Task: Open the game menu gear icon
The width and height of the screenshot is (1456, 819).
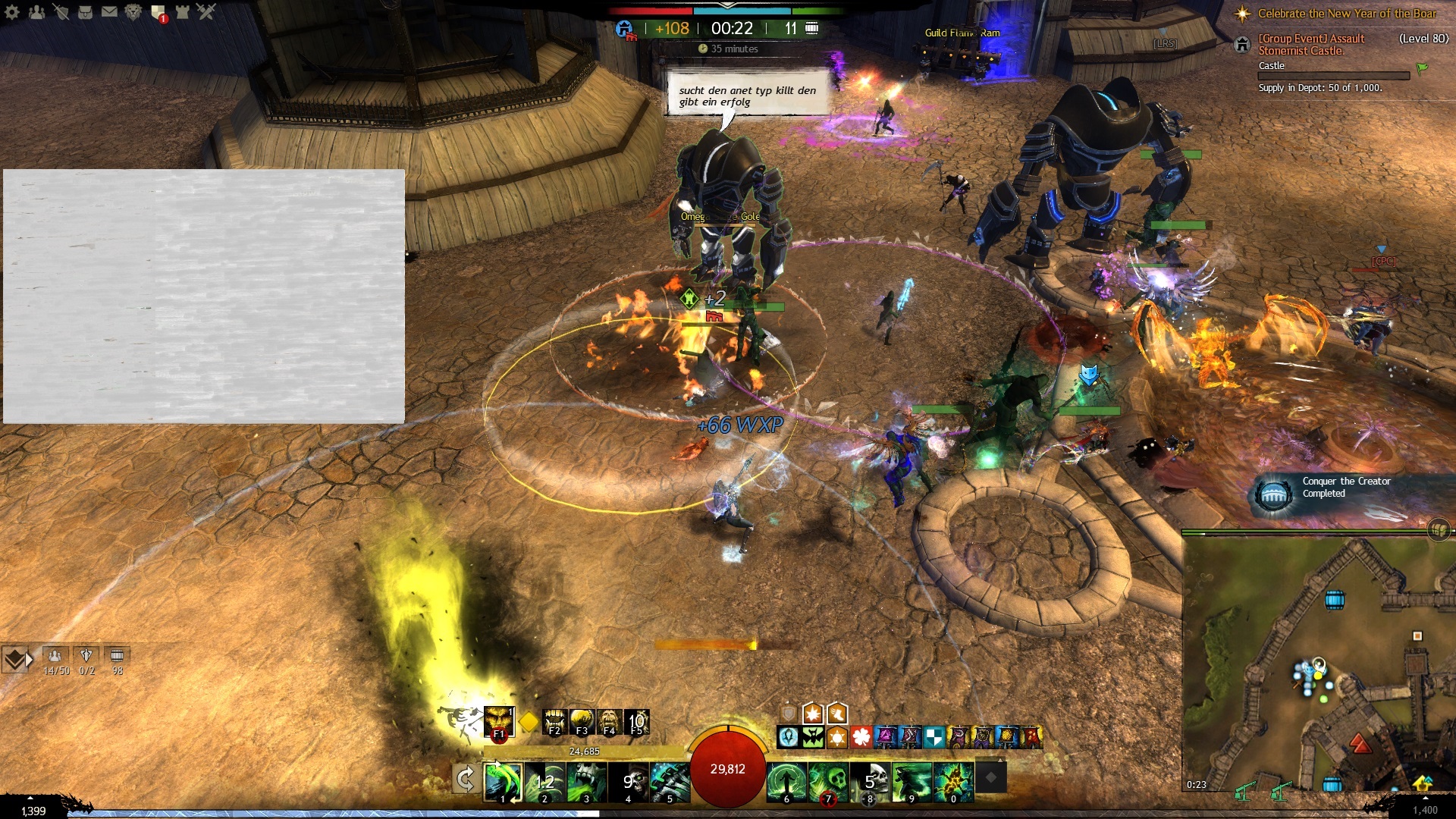Action: [12, 12]
